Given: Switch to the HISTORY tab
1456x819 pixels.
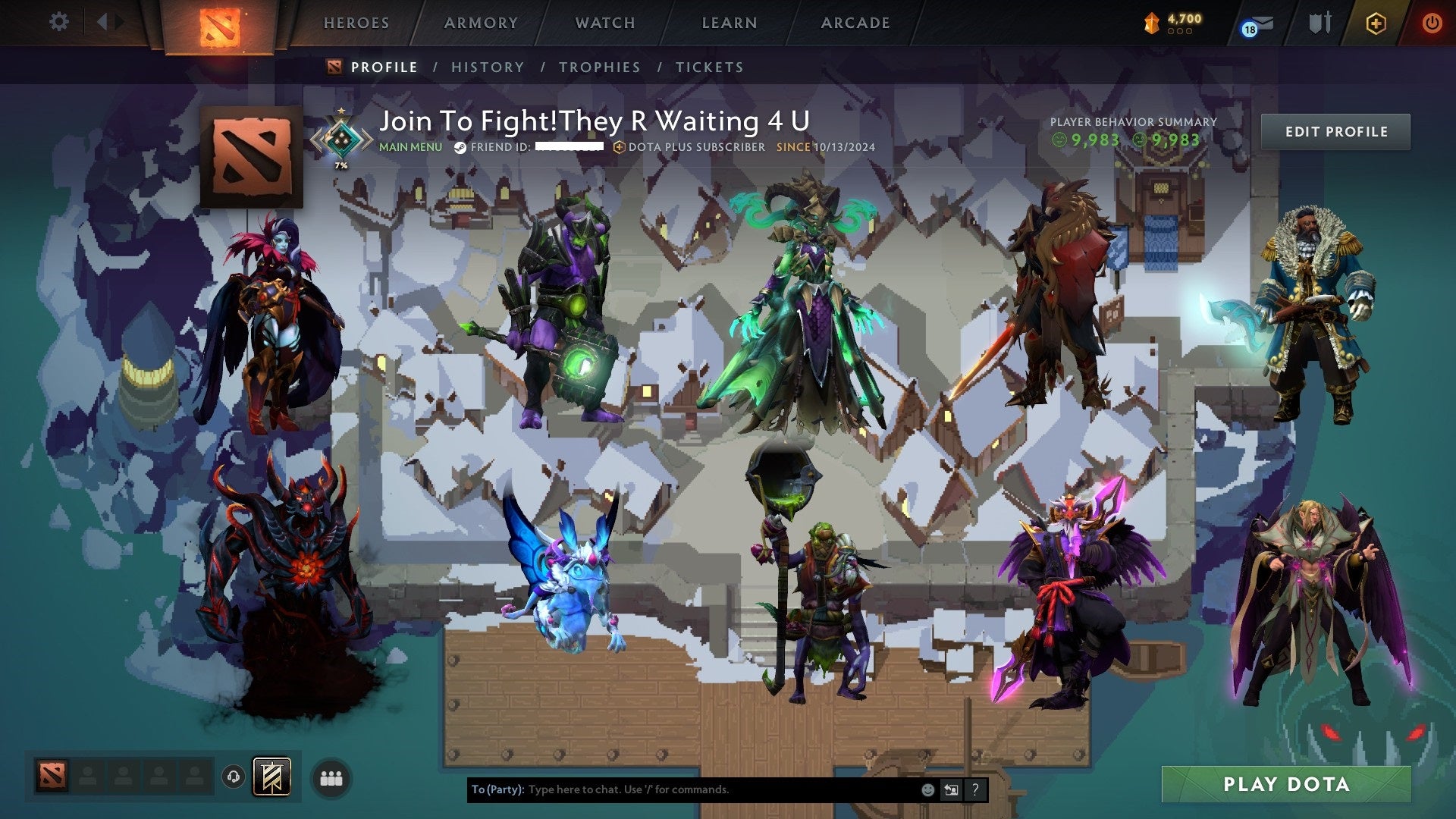Looking at the screenshot, I should coord(487,67).
